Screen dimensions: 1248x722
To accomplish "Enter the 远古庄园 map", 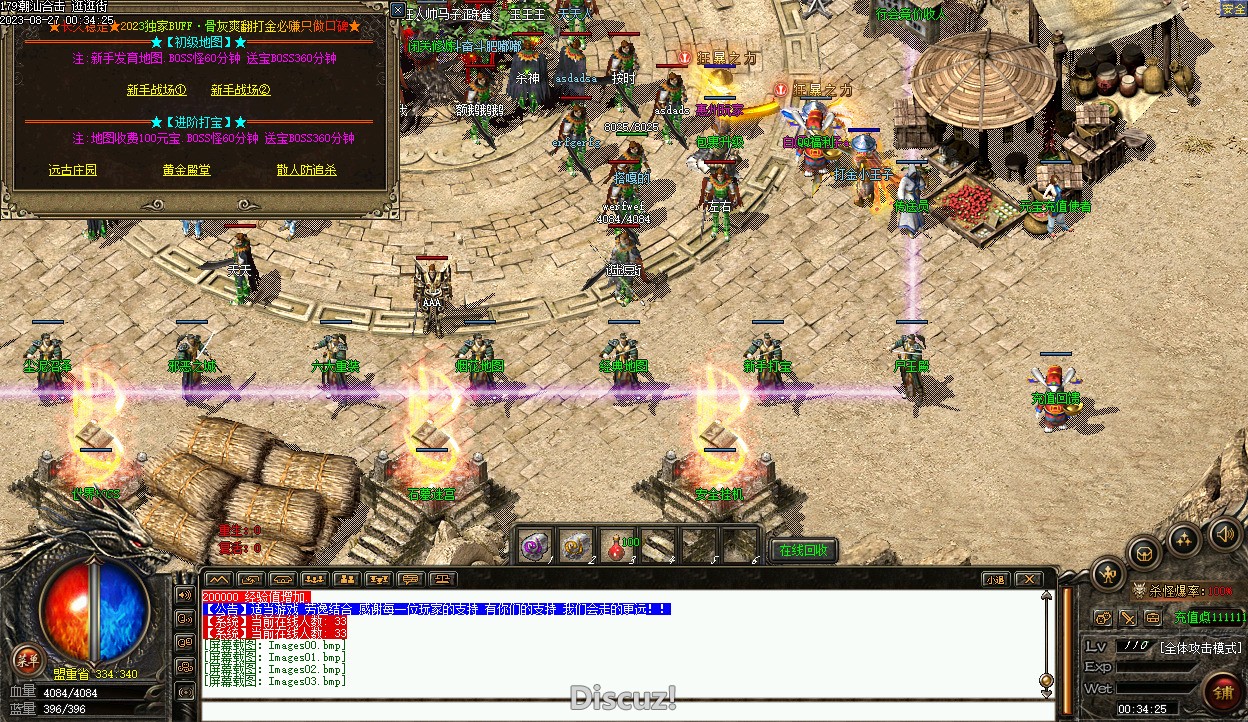I will 73,170.
